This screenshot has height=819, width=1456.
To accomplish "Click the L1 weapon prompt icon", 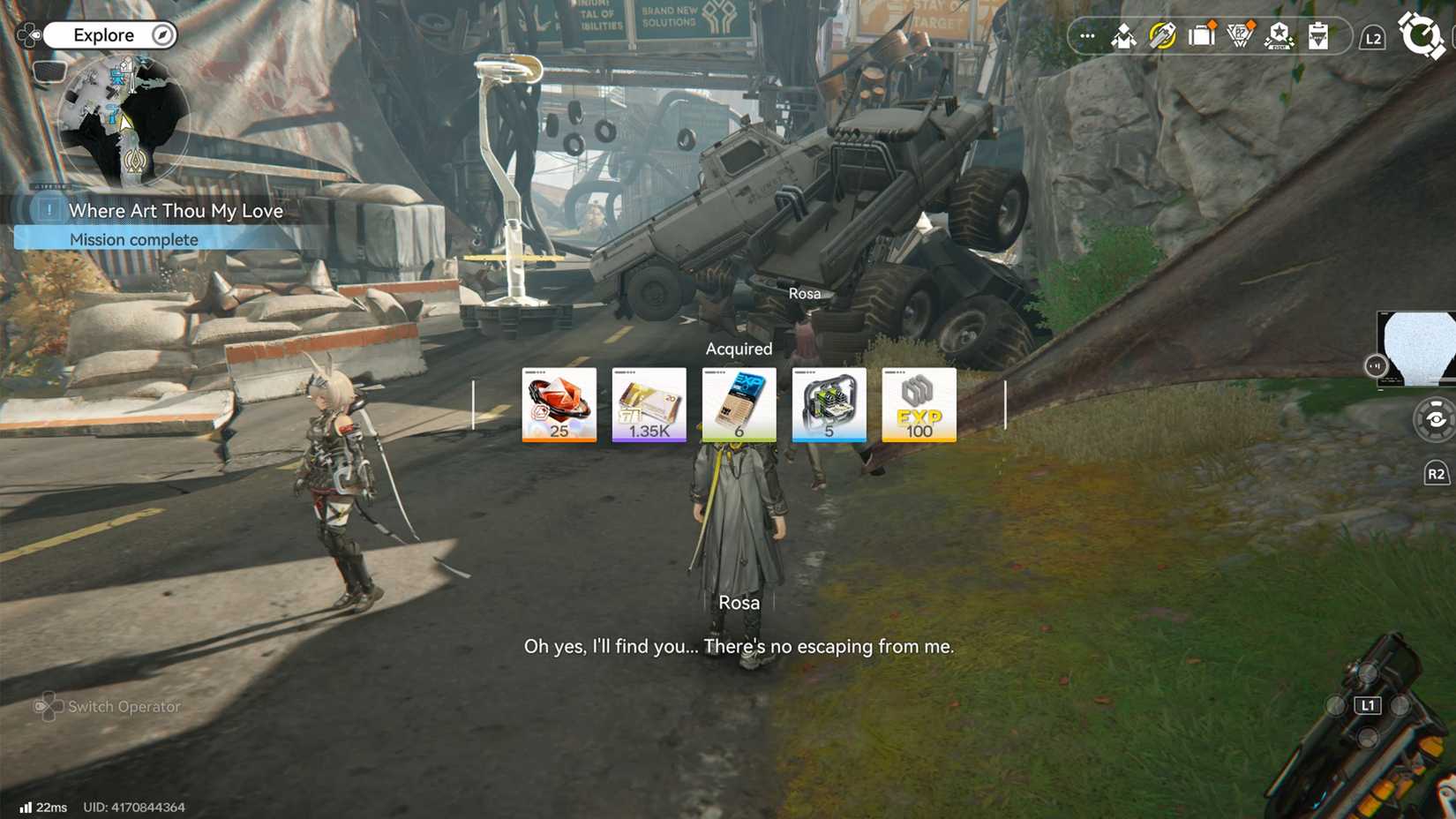I will pos(1369,705).
